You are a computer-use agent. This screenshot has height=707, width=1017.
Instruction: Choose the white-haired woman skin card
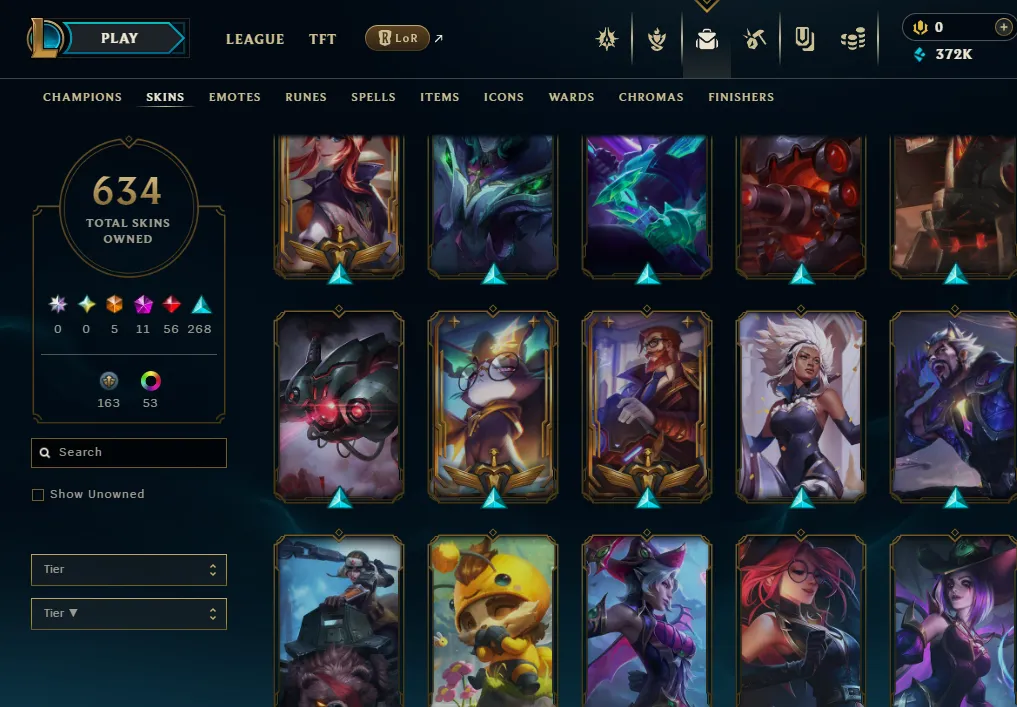[x=801, y=405]
